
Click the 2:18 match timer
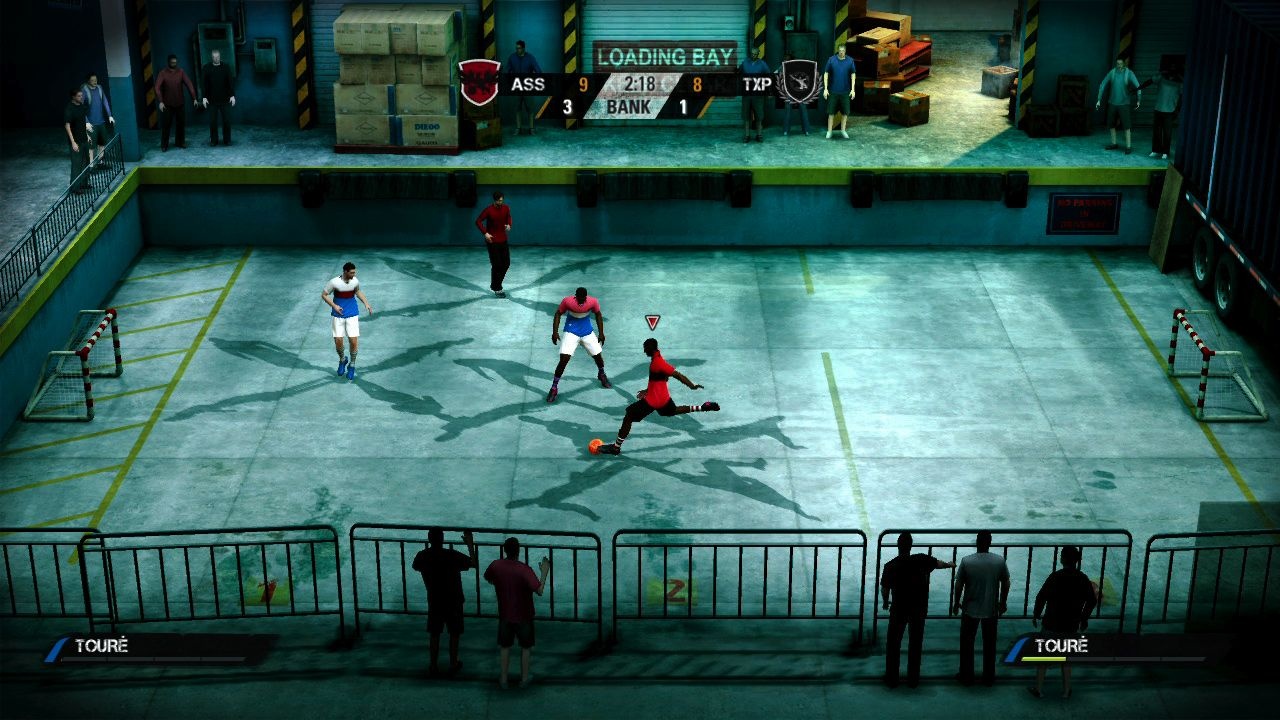(x=639, y=84)
